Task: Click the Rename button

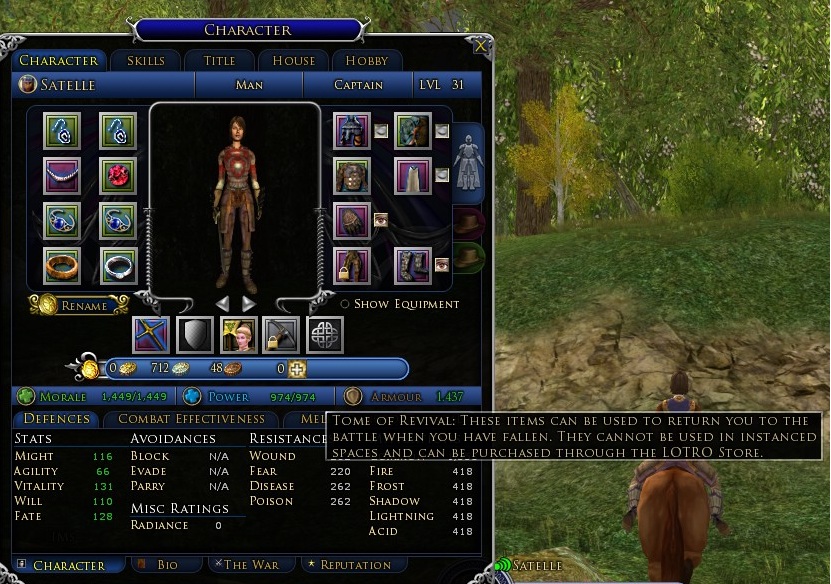Action: pyautogui.click(x=80, y=305)
